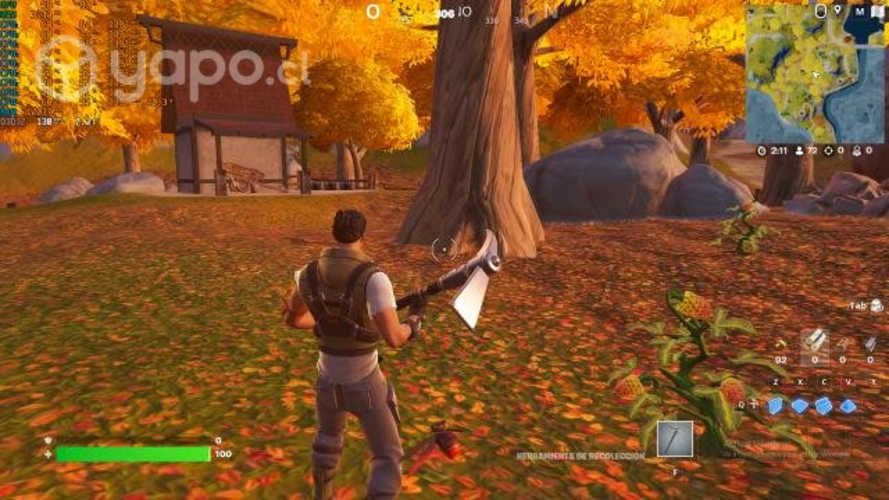Click the map marker pin icon

(821, 11)
